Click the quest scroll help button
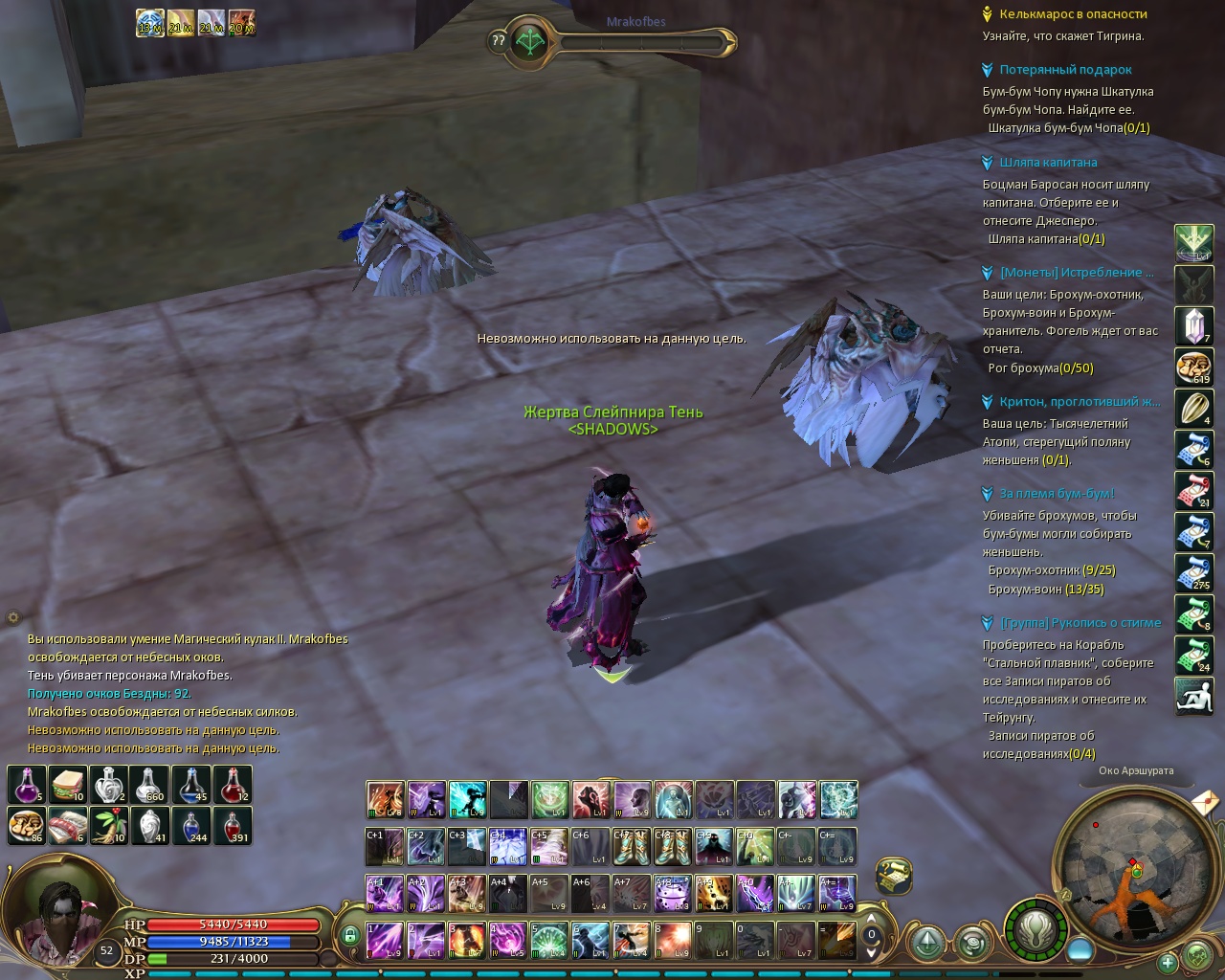This screenshot has width=1225, height=980. (893, 875)
